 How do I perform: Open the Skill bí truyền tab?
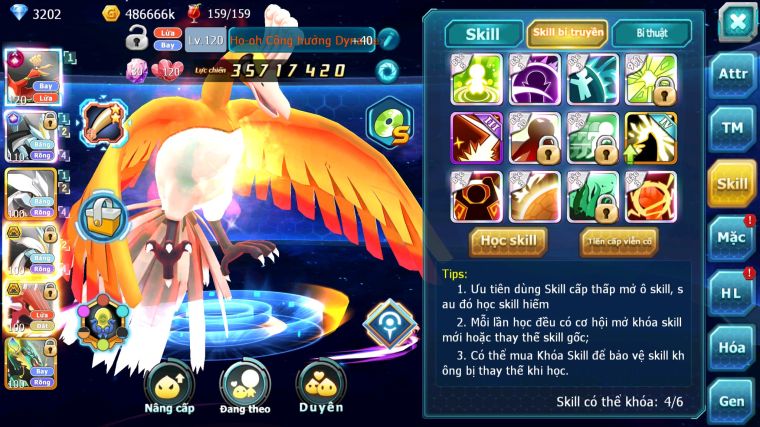pyautogui.click(x=567, y=33)
